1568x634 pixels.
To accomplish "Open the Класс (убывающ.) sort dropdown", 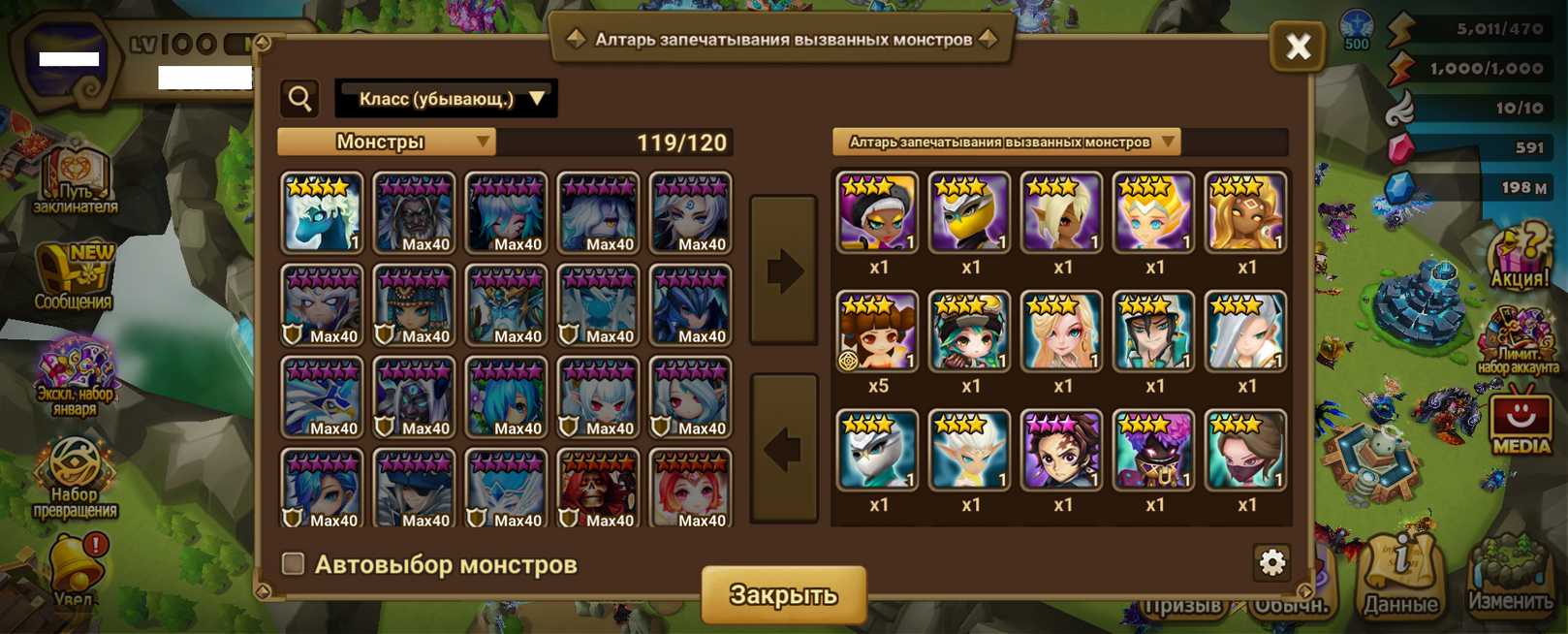I will click(446, 99).
